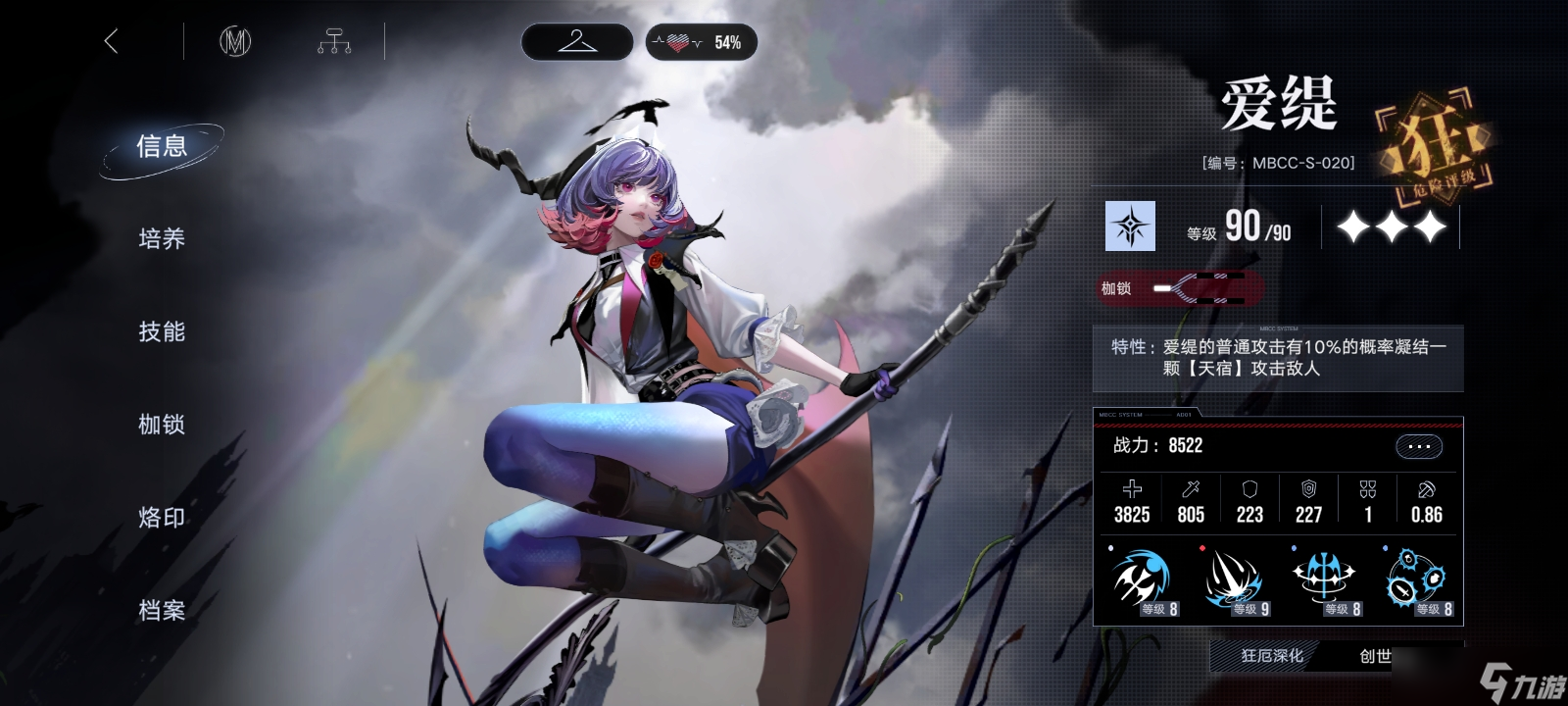The image size is (1568, 706).
Task: Open the 枷锁 shackle bar
Action: [x=1181, y=288]
